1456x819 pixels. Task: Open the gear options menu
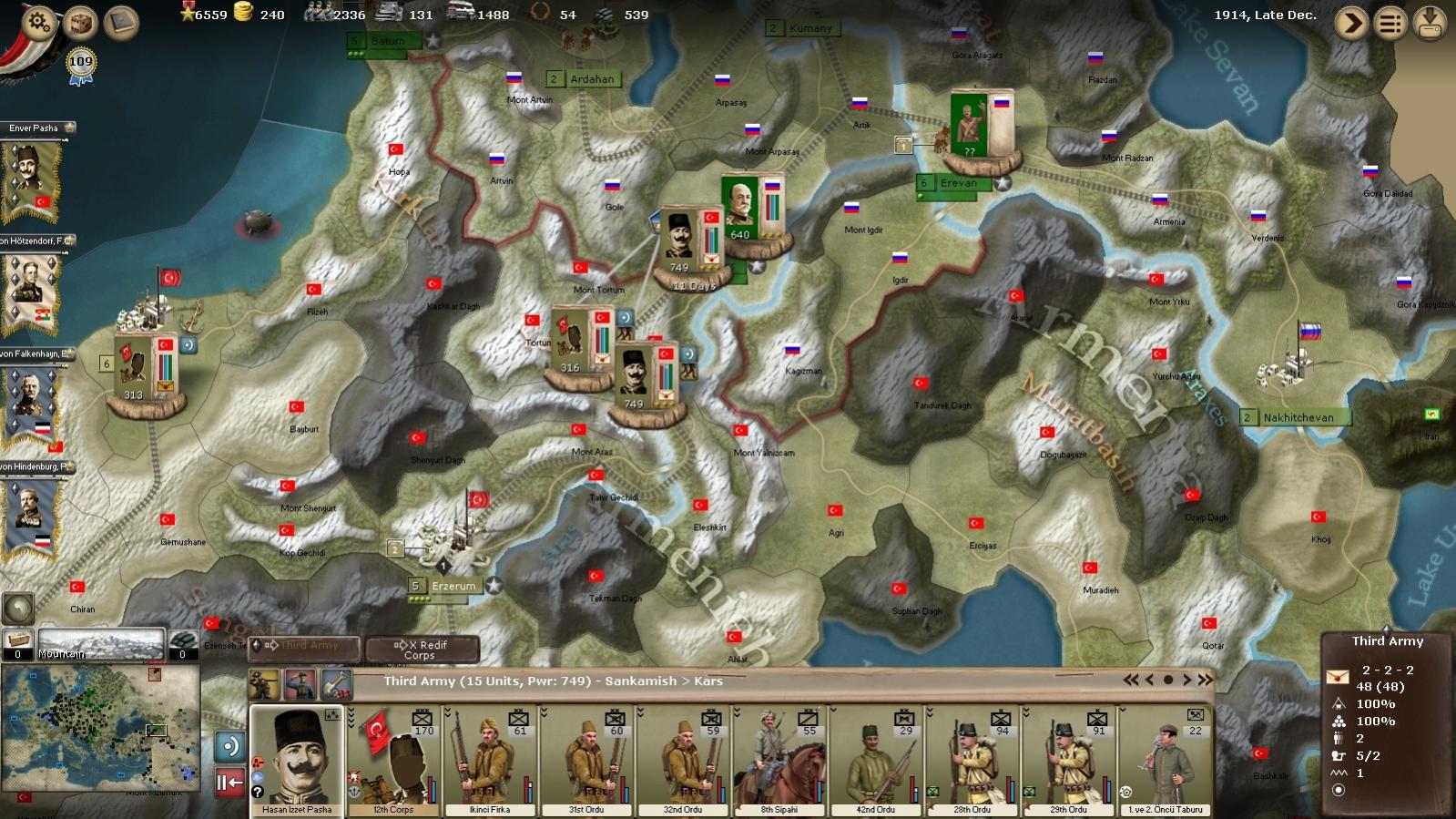(x=37, y=22)
